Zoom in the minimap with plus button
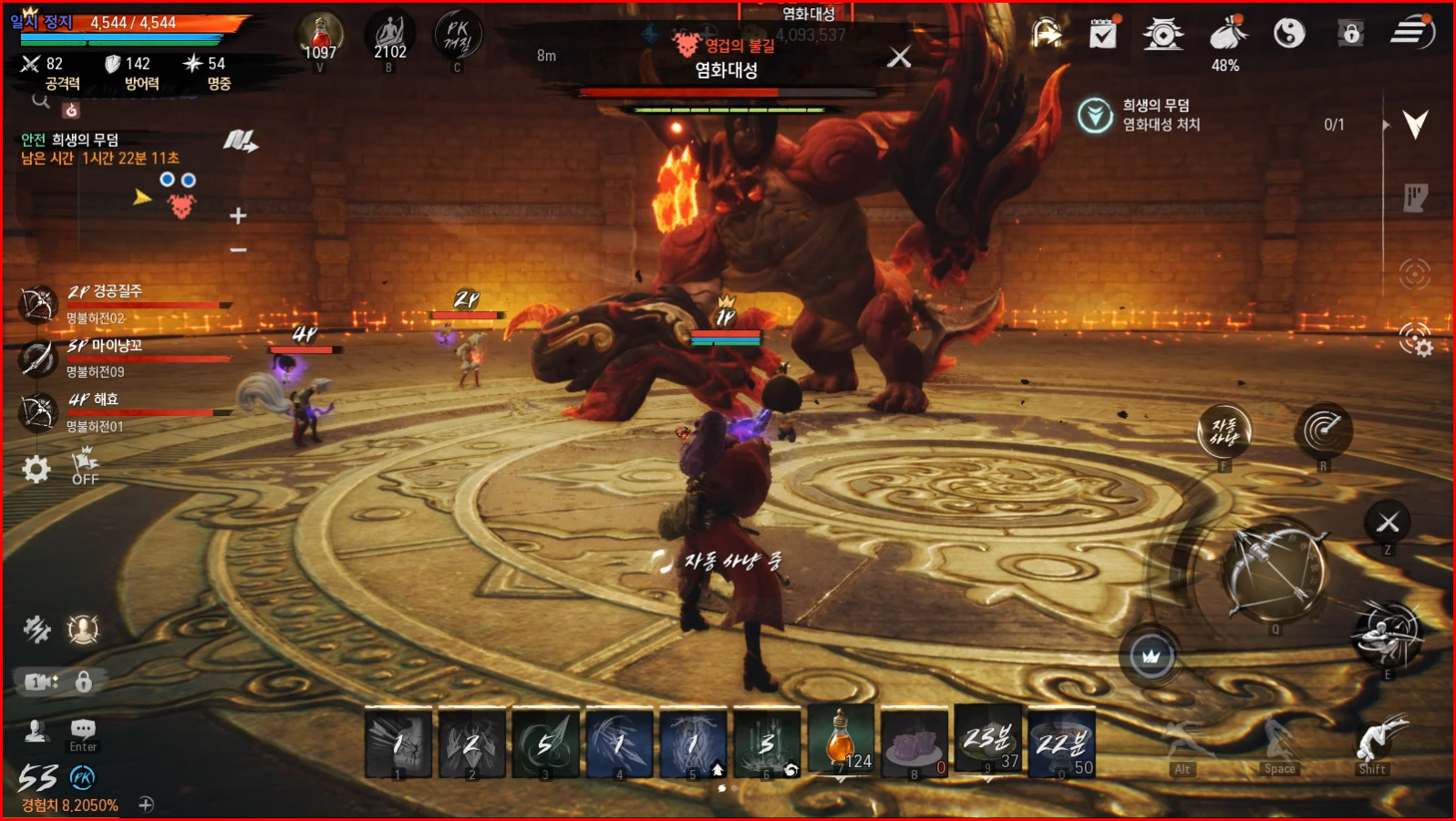This screenshot has width=1456, height=821. pos(238,216)
